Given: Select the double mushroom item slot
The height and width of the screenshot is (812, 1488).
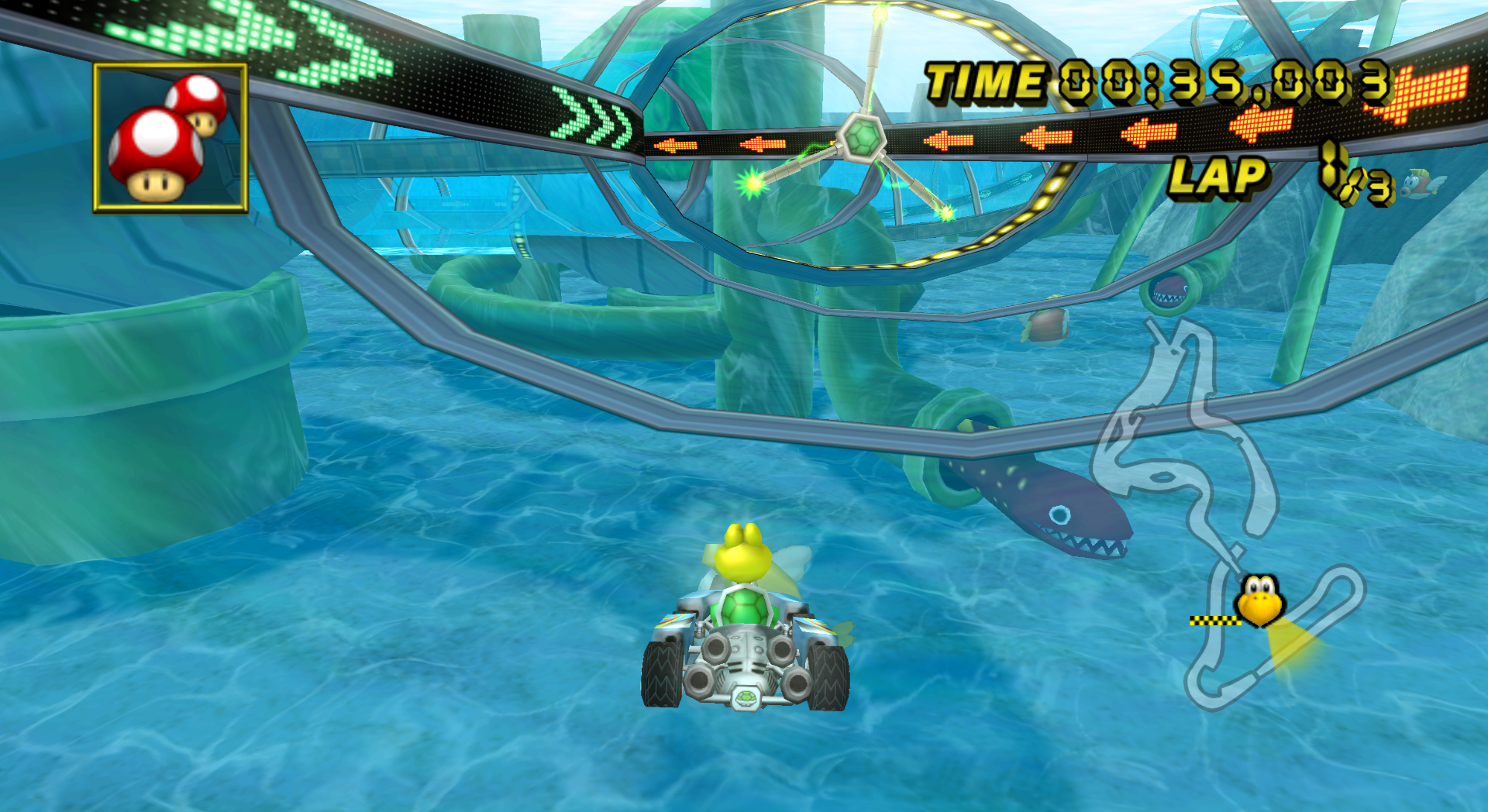Looking at the screenshot, I should [x=170, y=138].
